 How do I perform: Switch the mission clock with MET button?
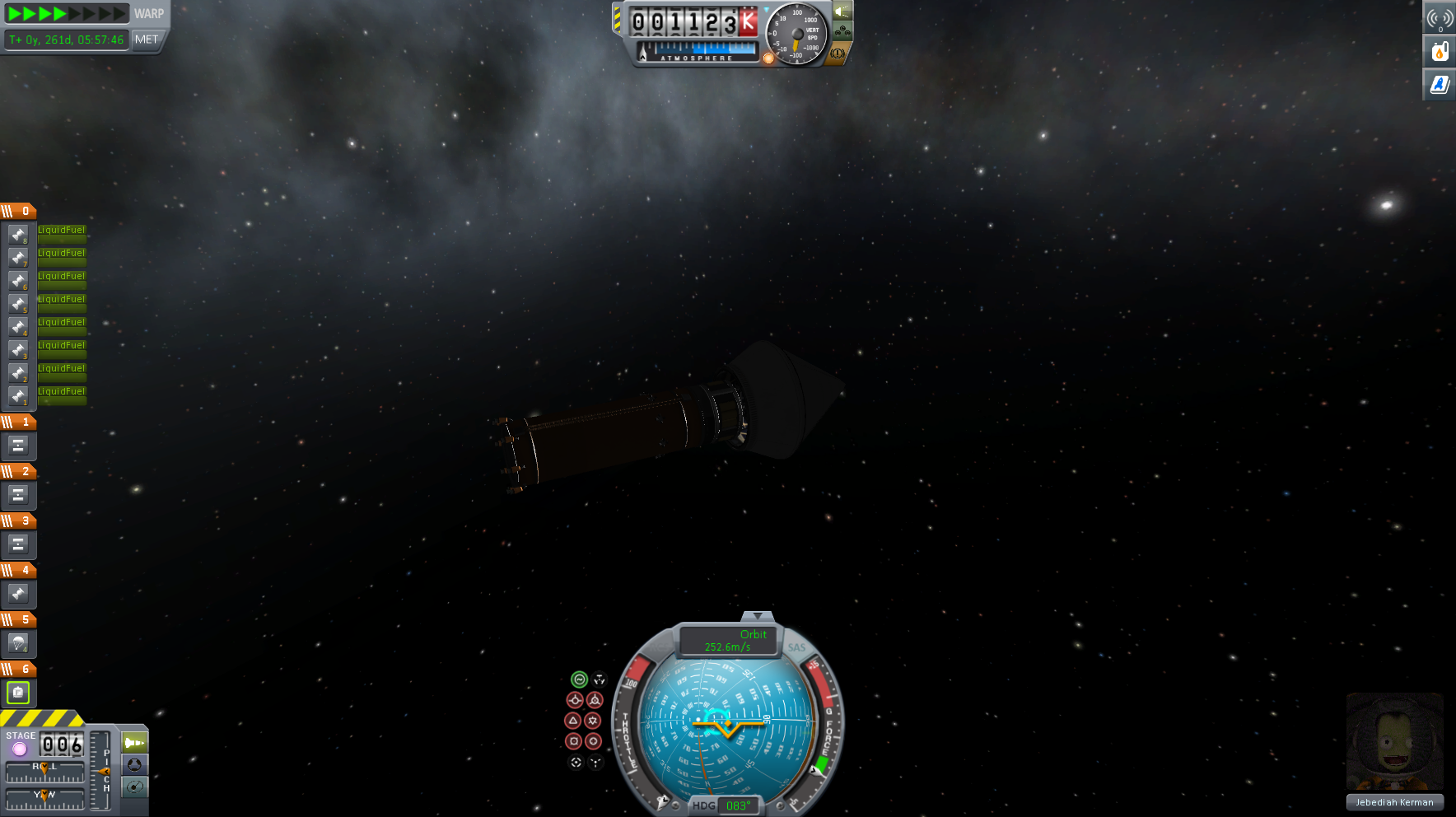[x=147, y=40]
